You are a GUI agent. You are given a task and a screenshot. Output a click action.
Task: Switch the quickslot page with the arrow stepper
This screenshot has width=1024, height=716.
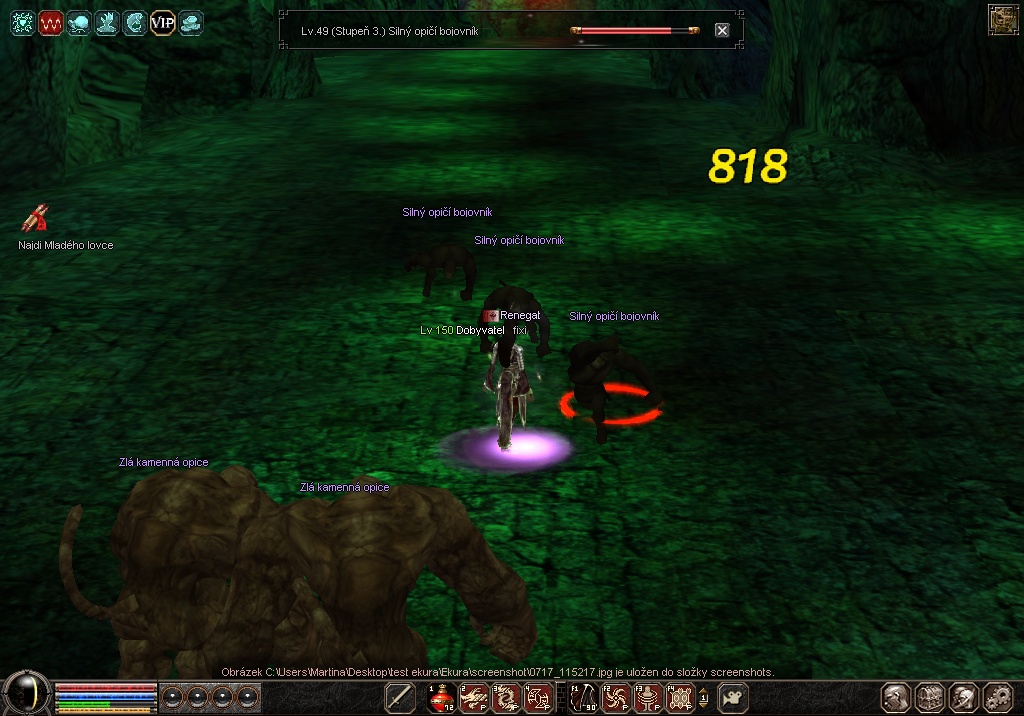[x=704, y=698]
